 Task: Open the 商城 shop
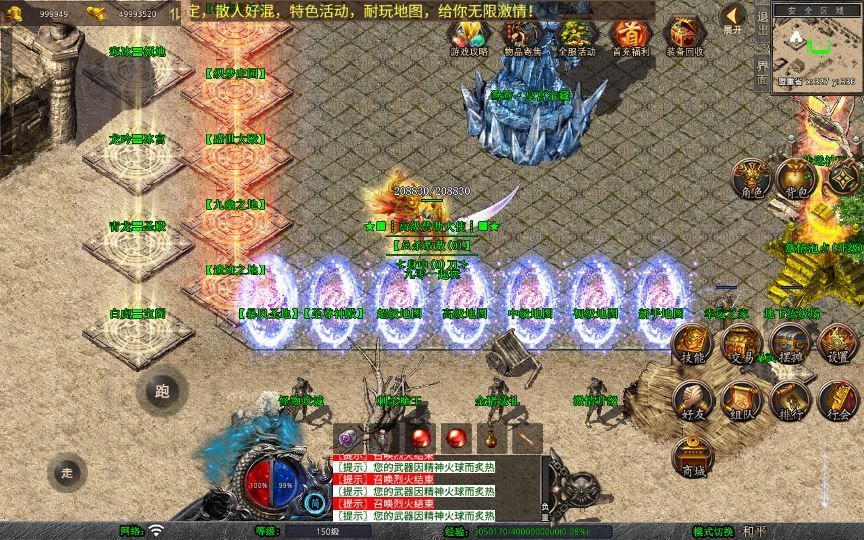(x=692, y=457)
